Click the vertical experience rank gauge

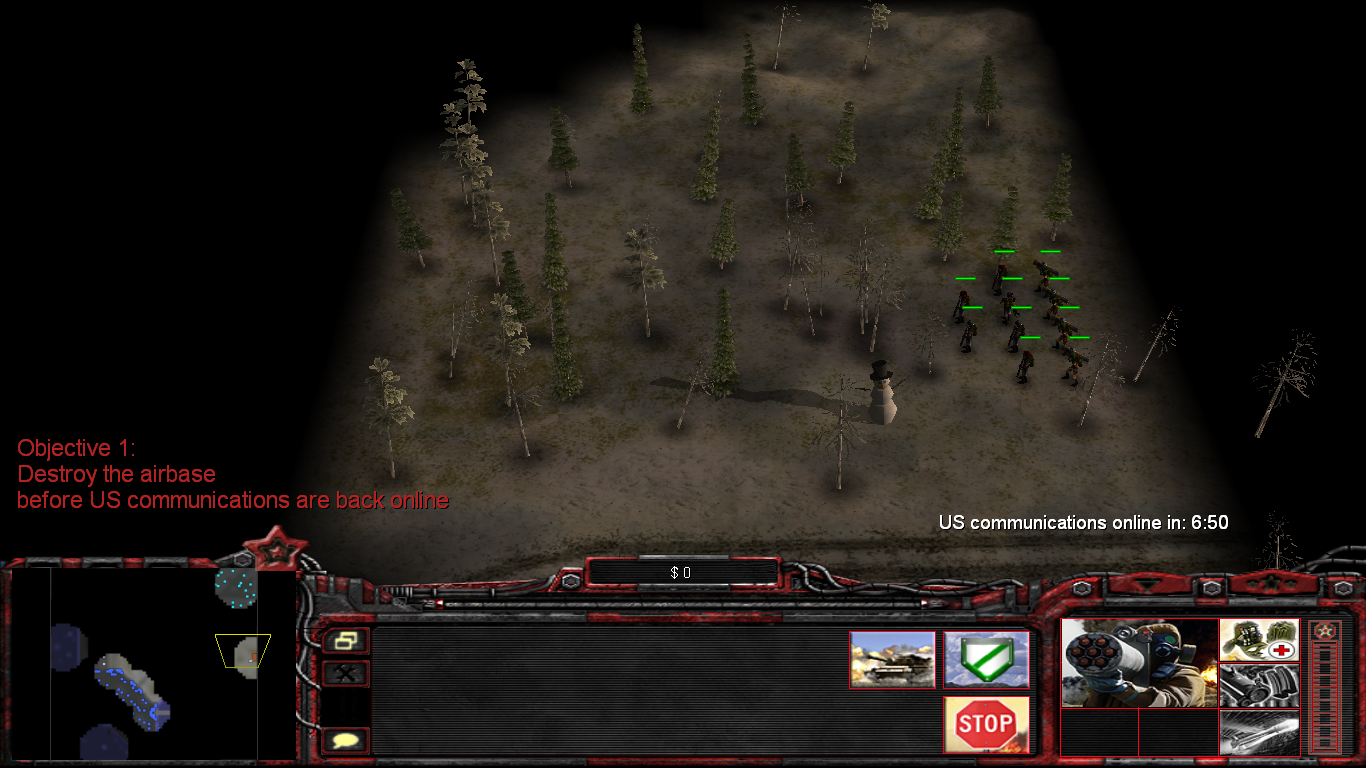point(1324,695)
